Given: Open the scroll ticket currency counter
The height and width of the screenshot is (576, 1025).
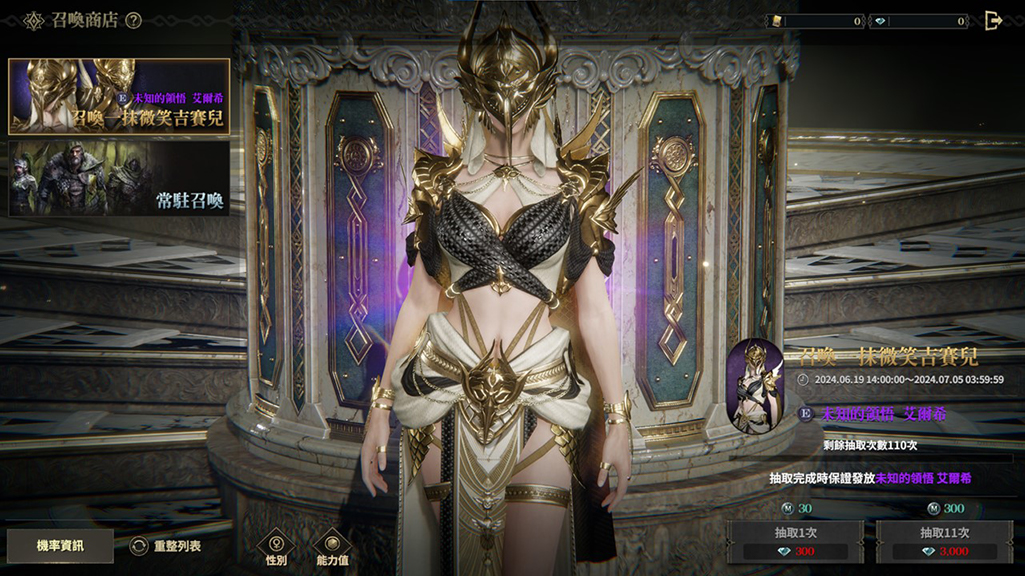Looking at the screenshot, I should 815,21.
